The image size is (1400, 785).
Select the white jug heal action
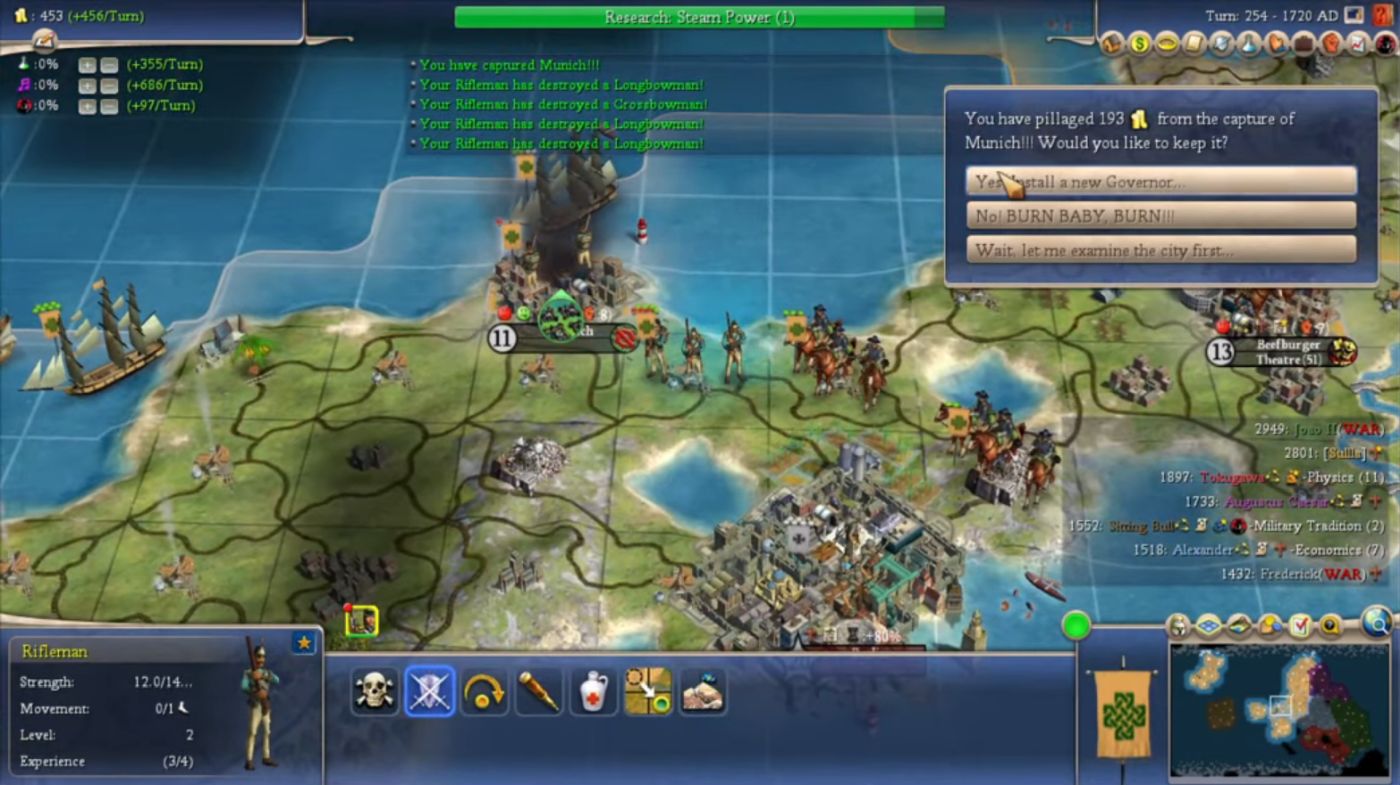click(x=593, y=691)
